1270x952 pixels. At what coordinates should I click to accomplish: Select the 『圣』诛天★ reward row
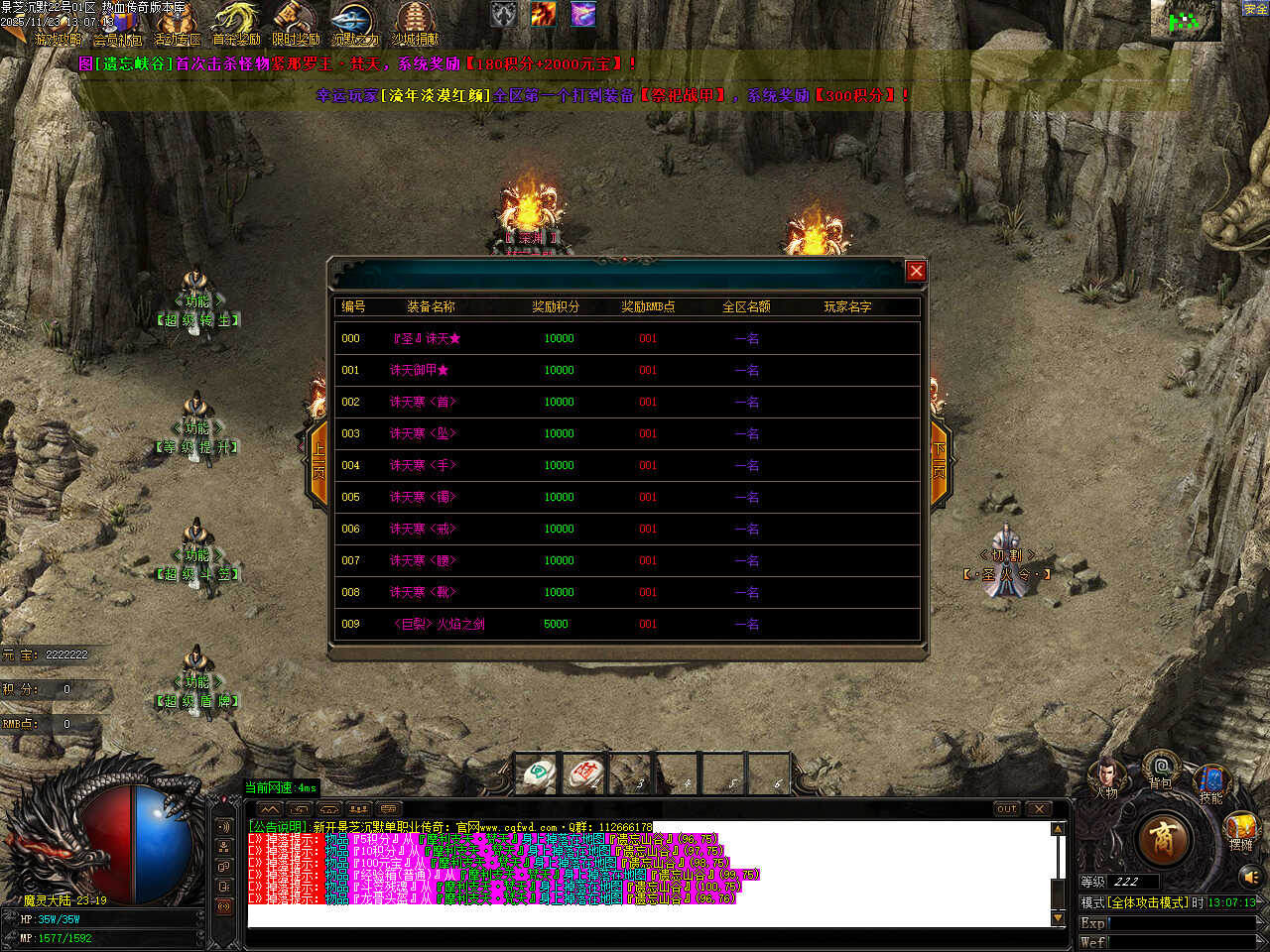tap(427, 339)
